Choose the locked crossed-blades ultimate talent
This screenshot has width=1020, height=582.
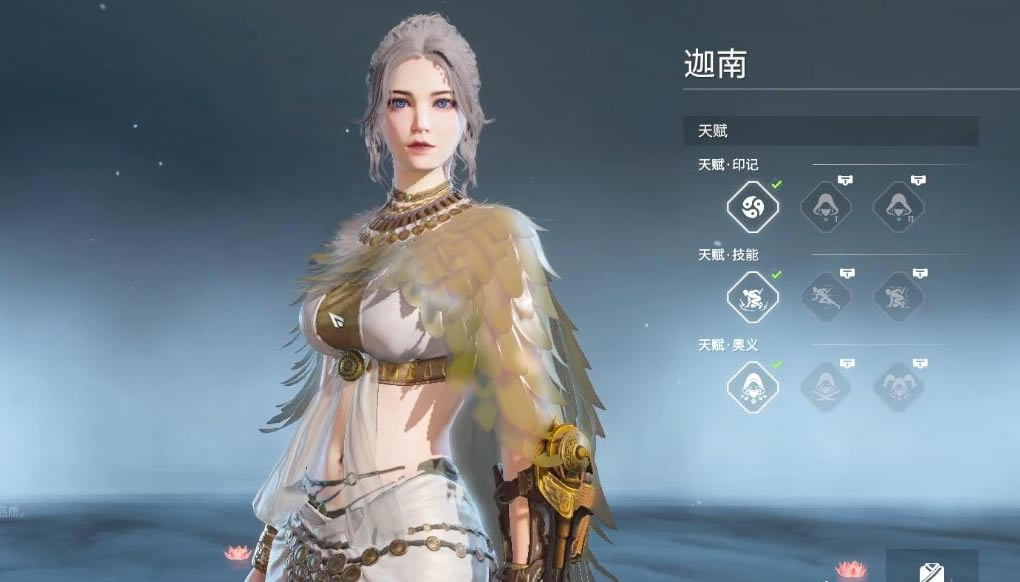click(x=826, y=387)
